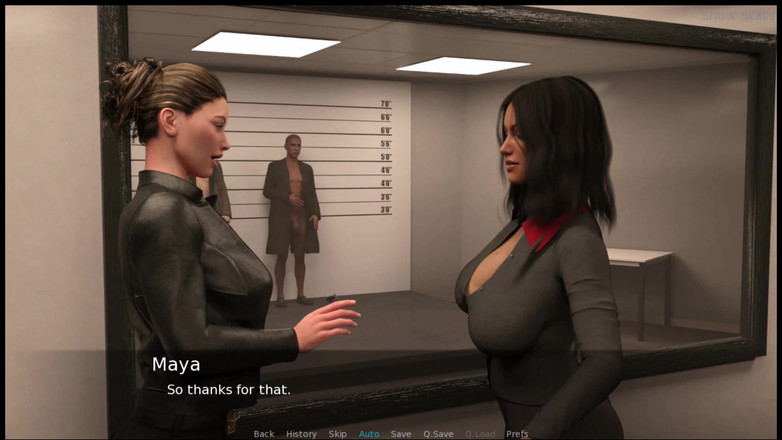Go back to the previous dialogue line
Screen dimensions: 782x440
click(x=264, y=434)
